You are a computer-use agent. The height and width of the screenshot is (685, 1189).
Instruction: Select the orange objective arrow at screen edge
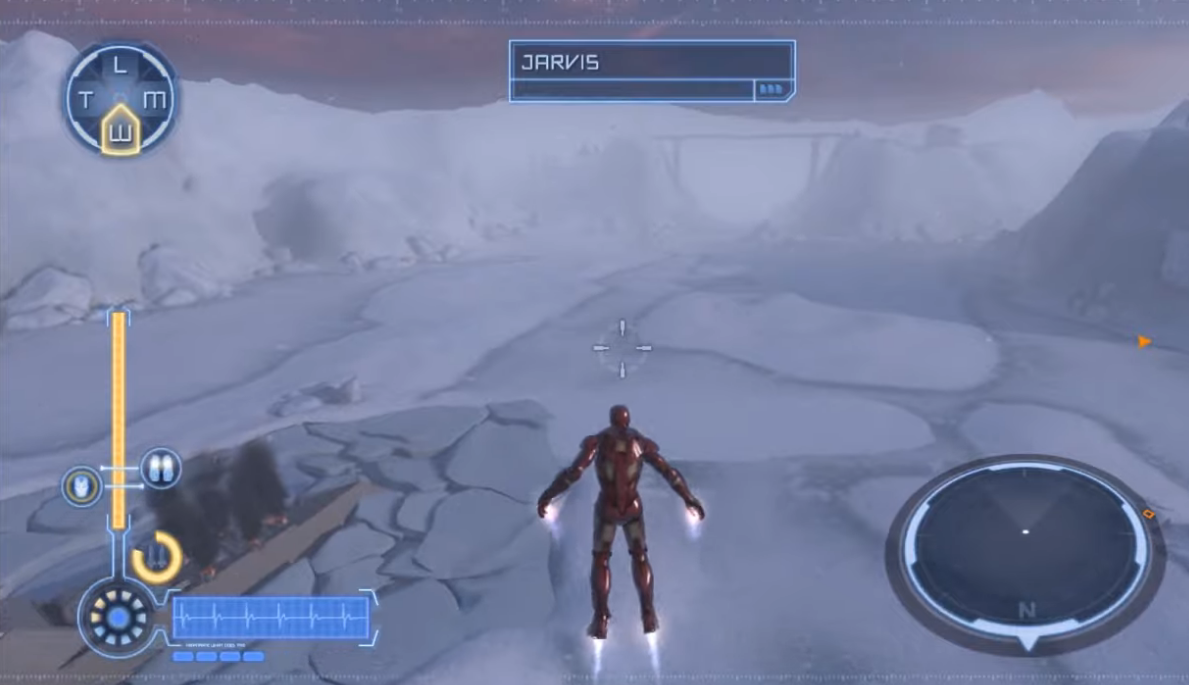coord(1144,342)
